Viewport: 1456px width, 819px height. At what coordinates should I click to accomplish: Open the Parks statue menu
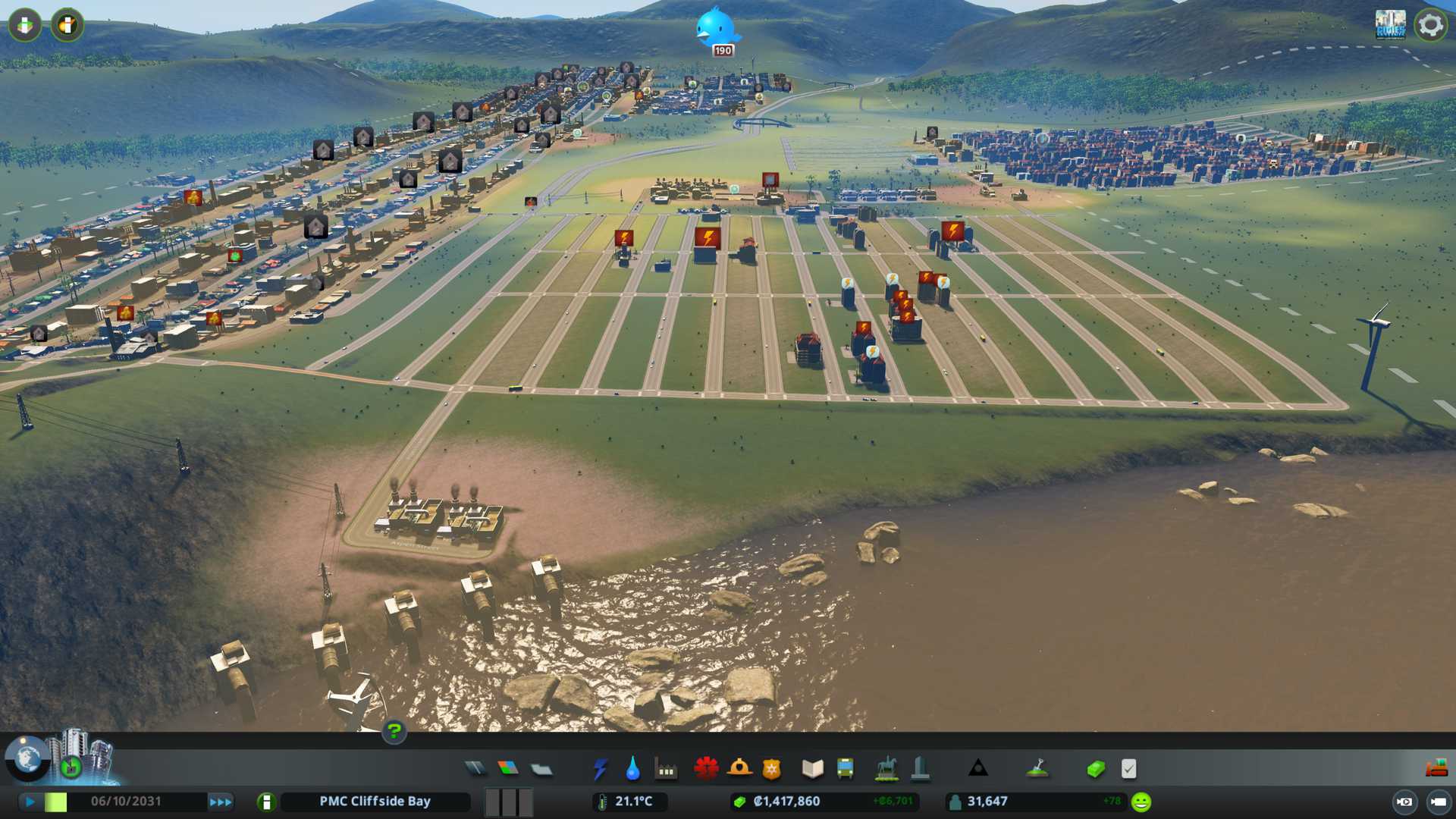click(x=886, y=769)
